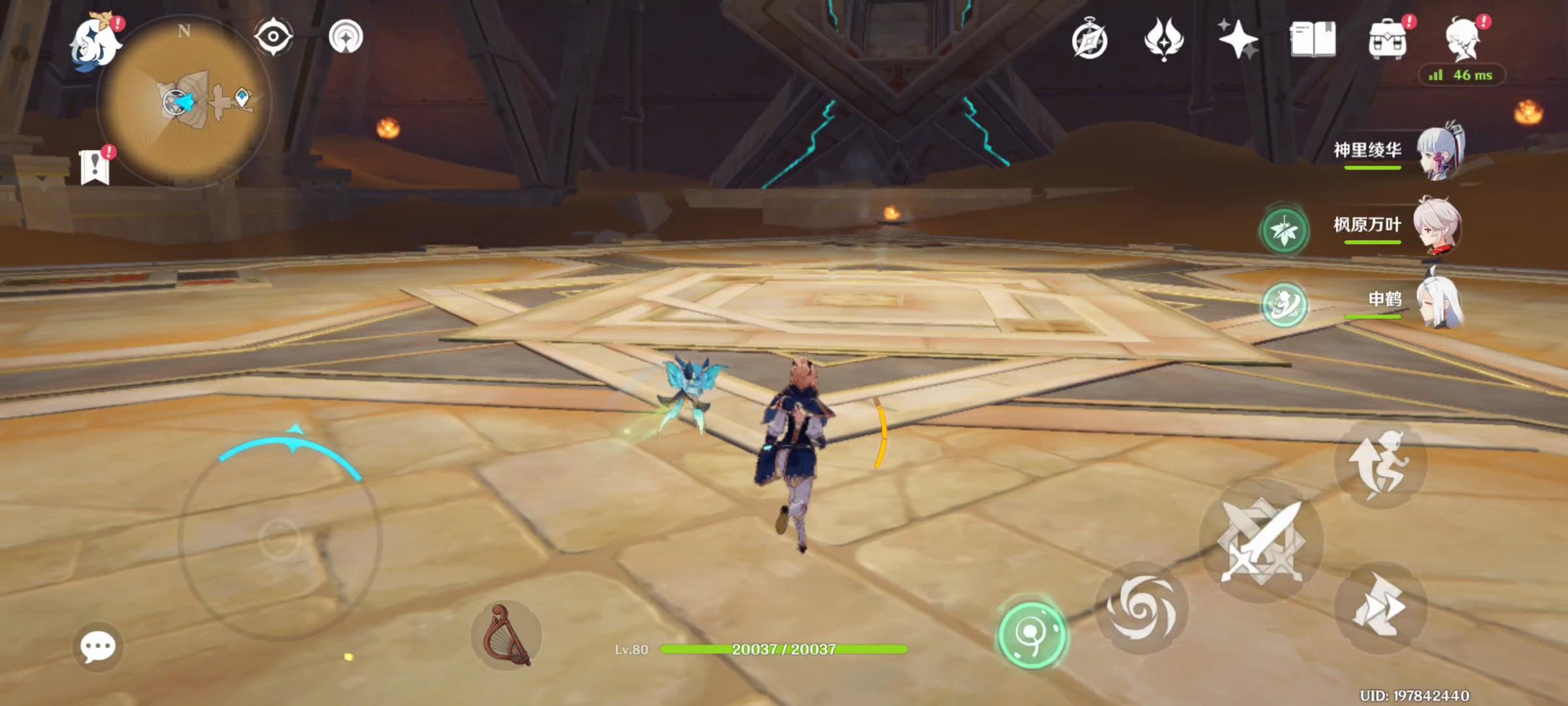Open the adventure compass icon
This screenshot has width=1568, height=706.
pos(1090,41)
